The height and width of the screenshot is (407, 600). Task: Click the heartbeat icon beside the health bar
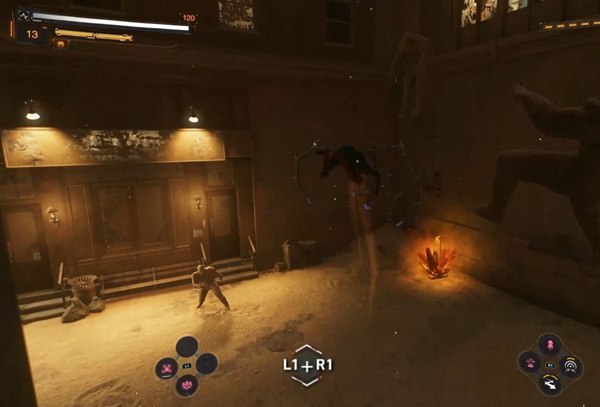pos(23,16)
